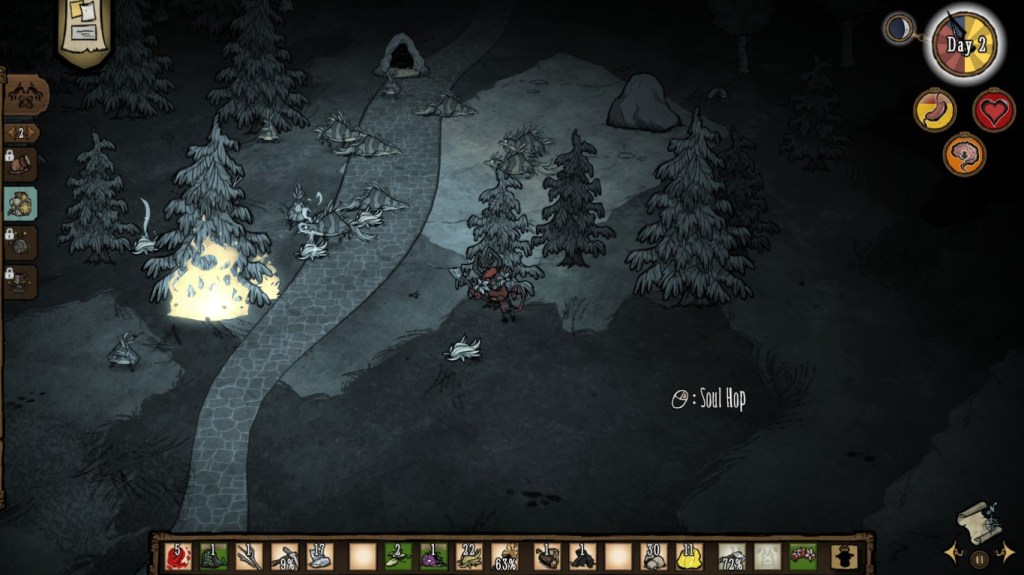Select the flower garland head slot

[x=803, y=556]
